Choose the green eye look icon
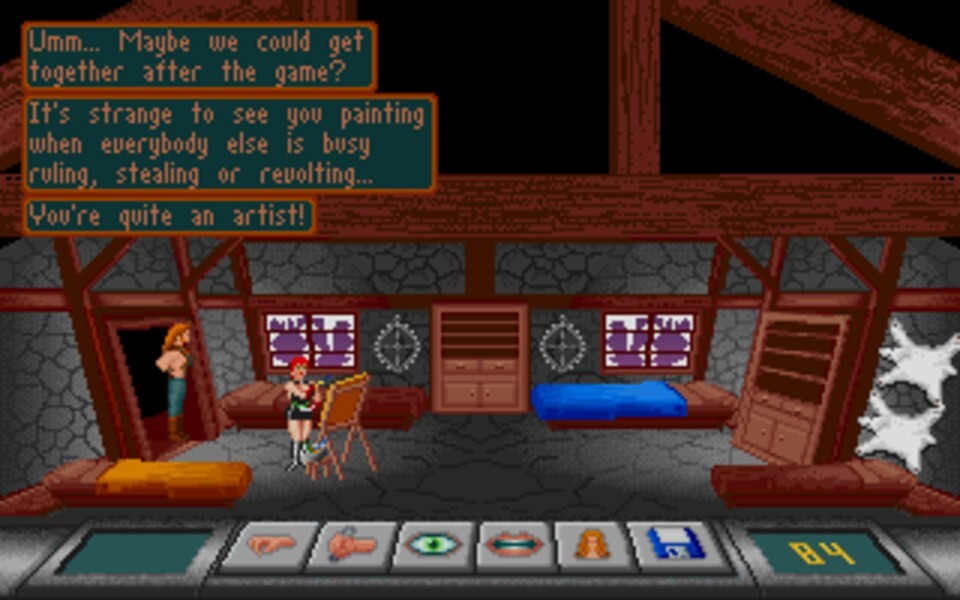The image size is (960, 600). click(x=434, y=546)
